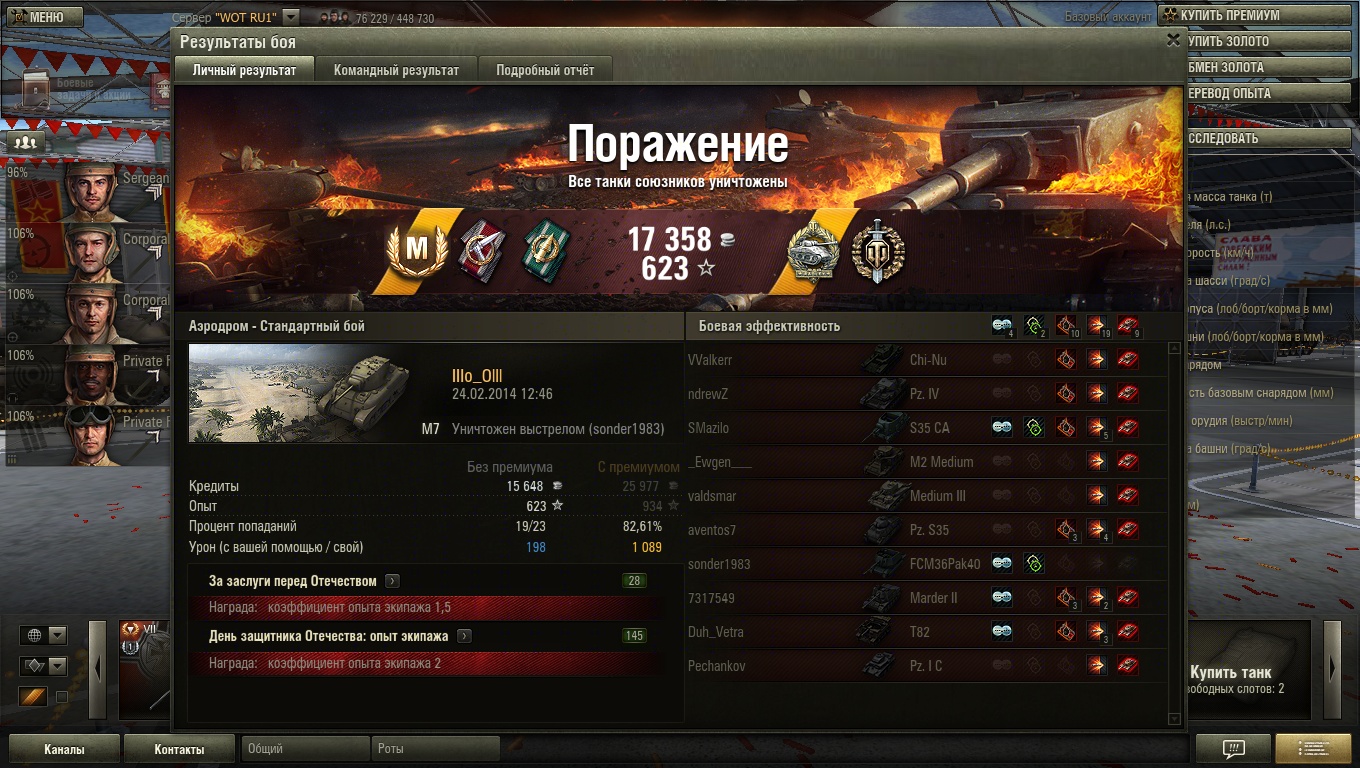The width and height of the screenshot is (1360, 768).
Task: Open the Роты chat tab
Action: tap(435, 748)
